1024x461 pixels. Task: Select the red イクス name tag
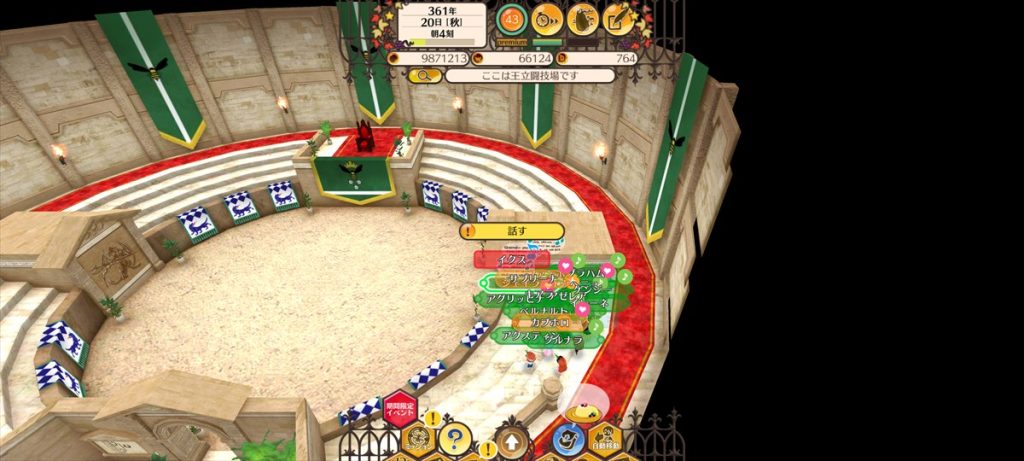coord(511,260)
